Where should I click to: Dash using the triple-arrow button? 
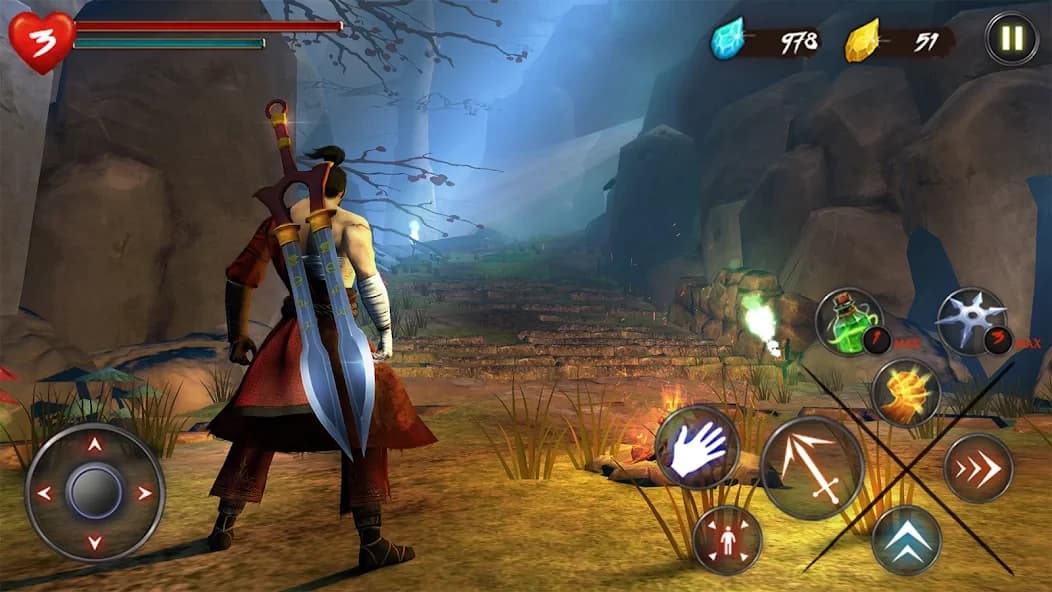[978, 467]
